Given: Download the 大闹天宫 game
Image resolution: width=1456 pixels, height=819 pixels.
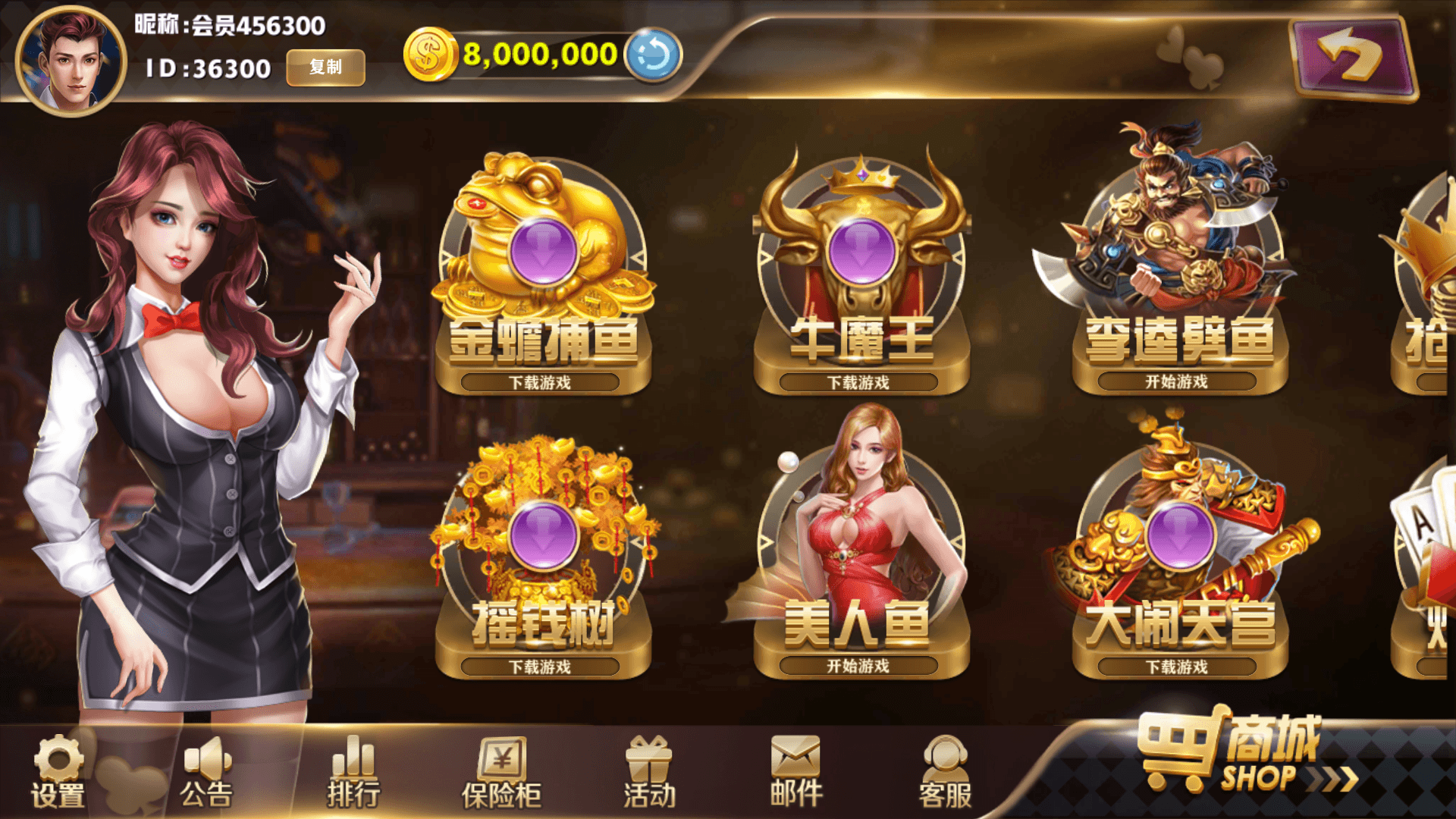Looking at the screenshot, I should pos(1176,667).
